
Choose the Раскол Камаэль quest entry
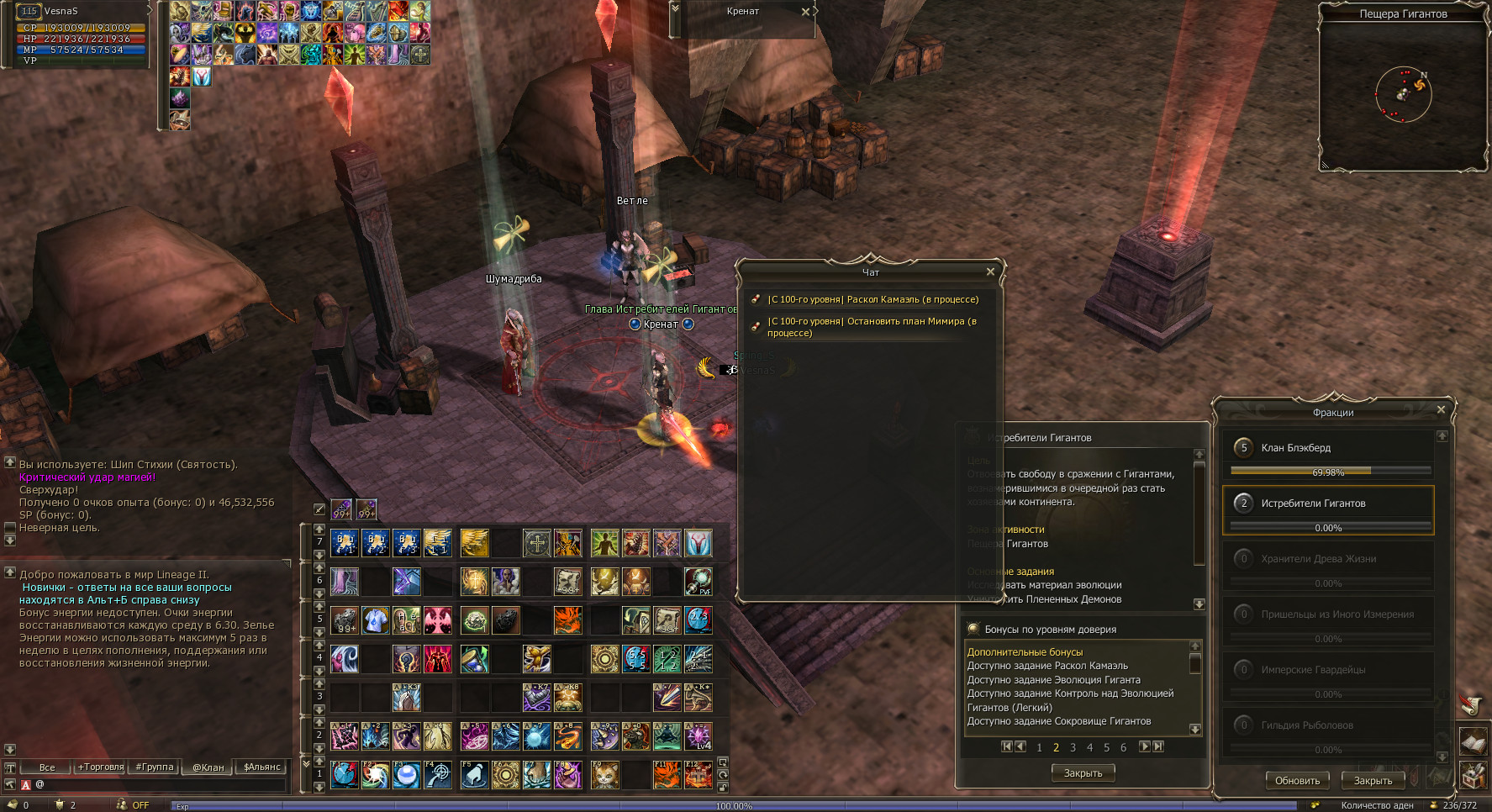[x=873, y=299]
